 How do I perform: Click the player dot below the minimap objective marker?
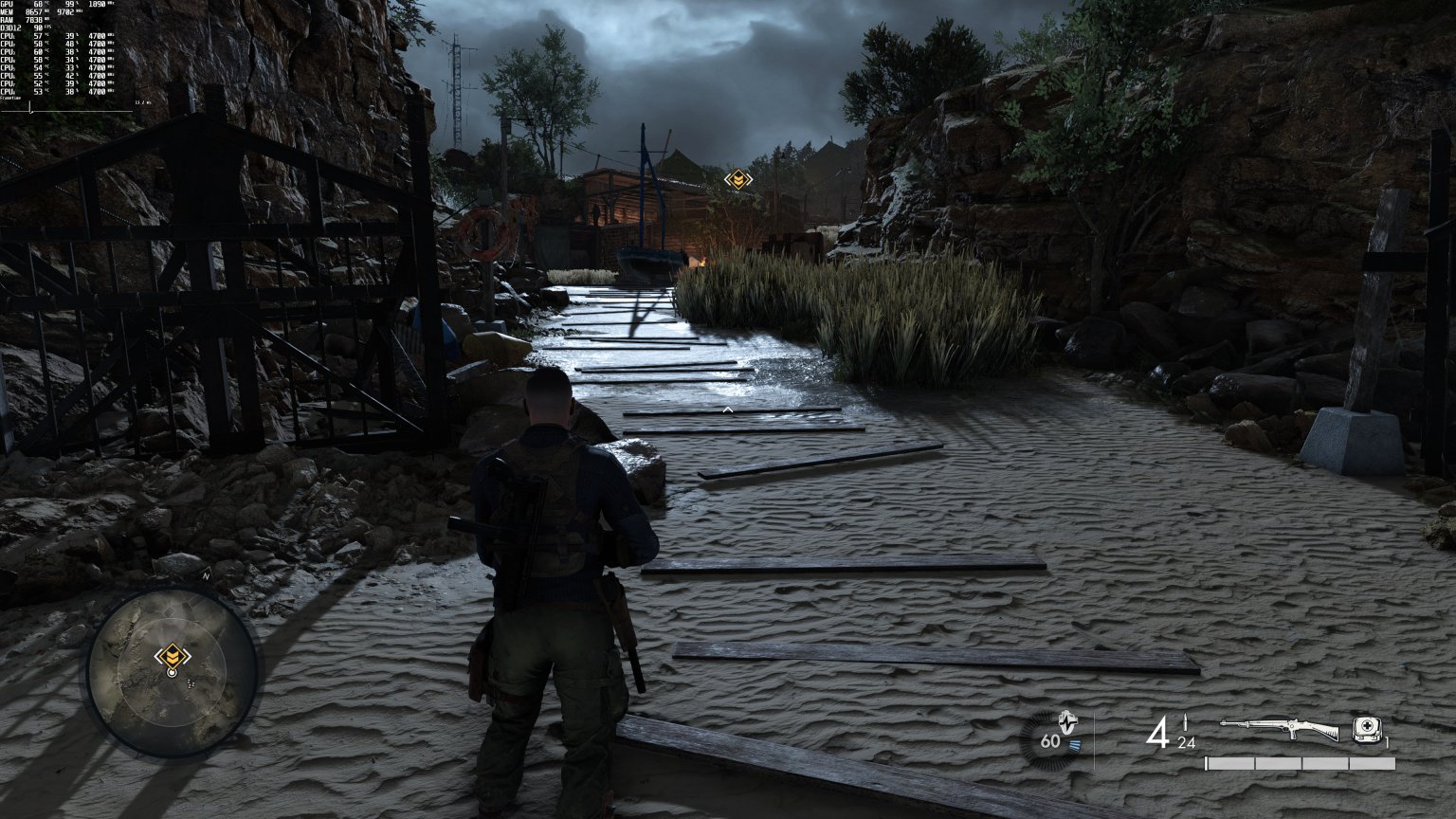click(x=173, y=673)
